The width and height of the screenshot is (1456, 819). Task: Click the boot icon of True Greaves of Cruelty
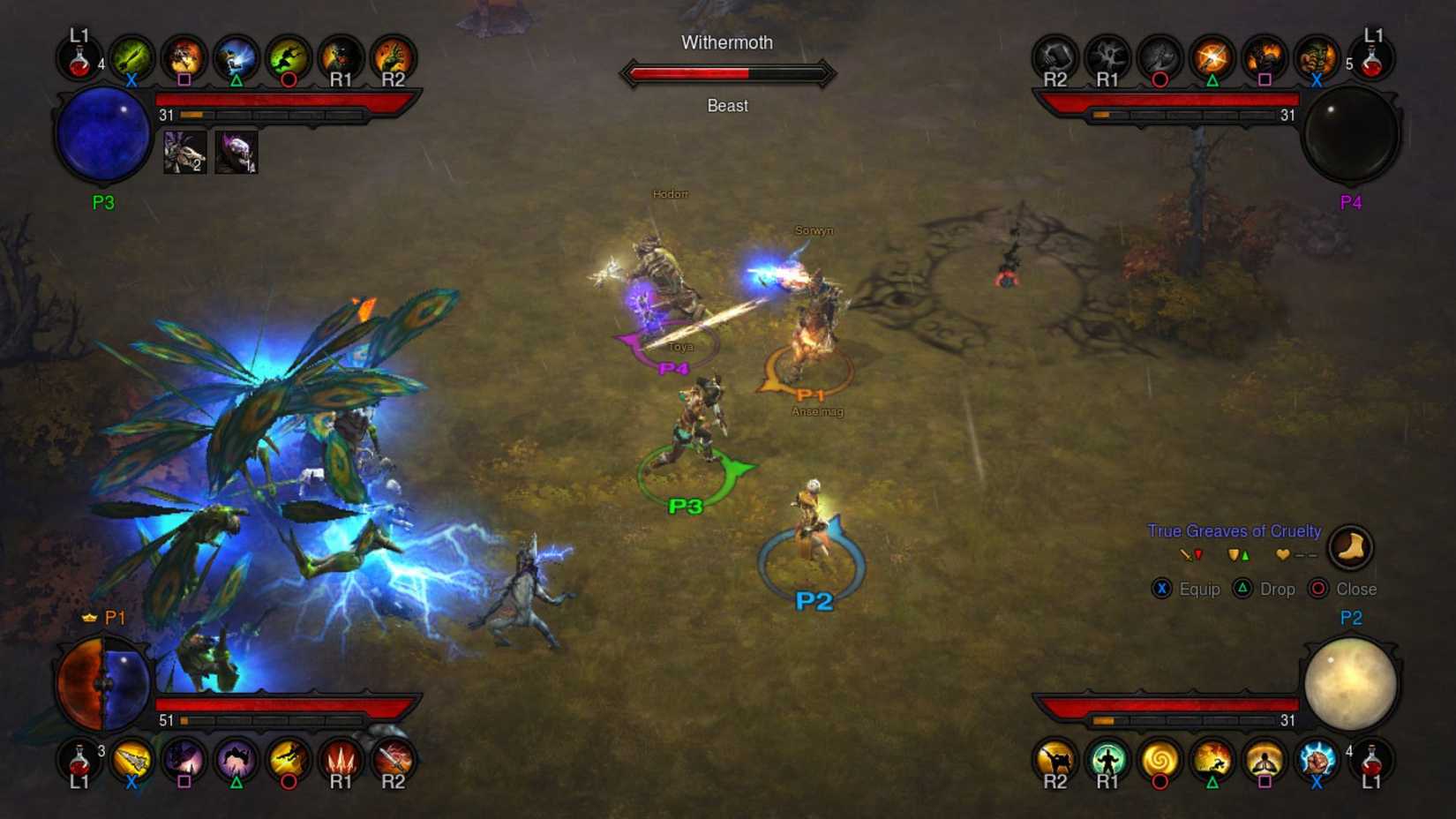(1350, 547)
